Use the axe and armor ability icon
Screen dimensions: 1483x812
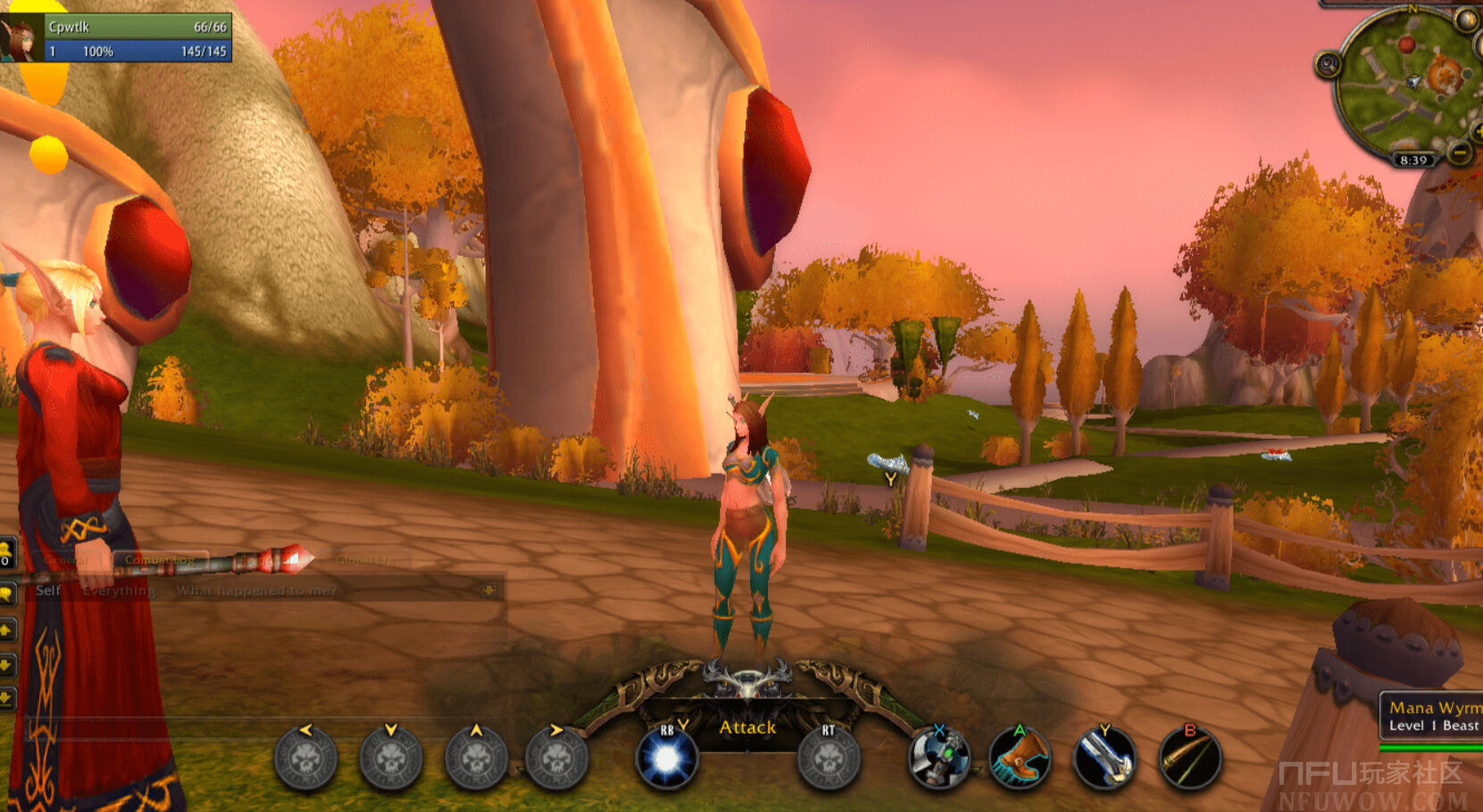[938, 759]
